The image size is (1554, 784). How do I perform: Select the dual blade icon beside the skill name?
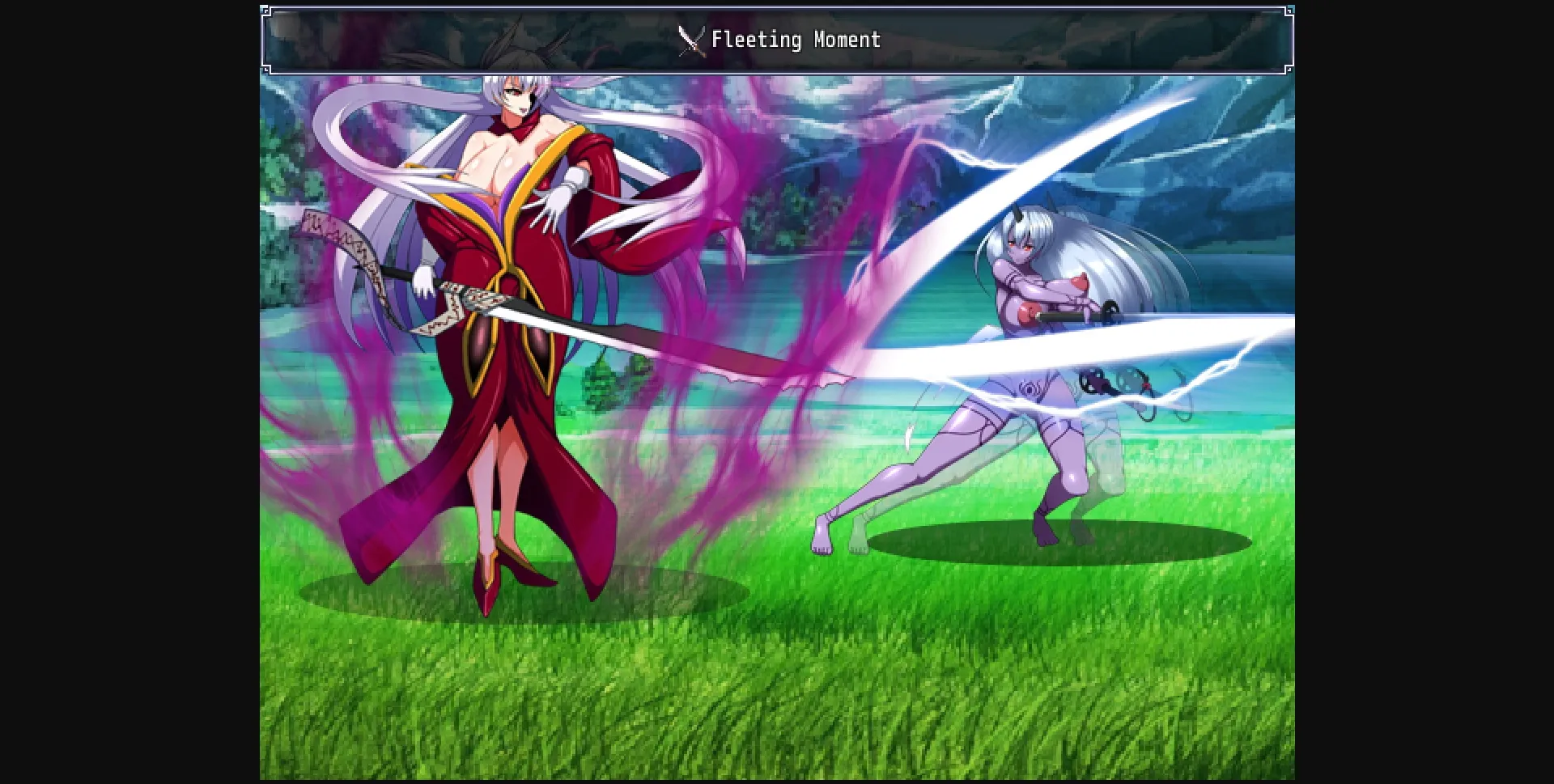(692, 38)
